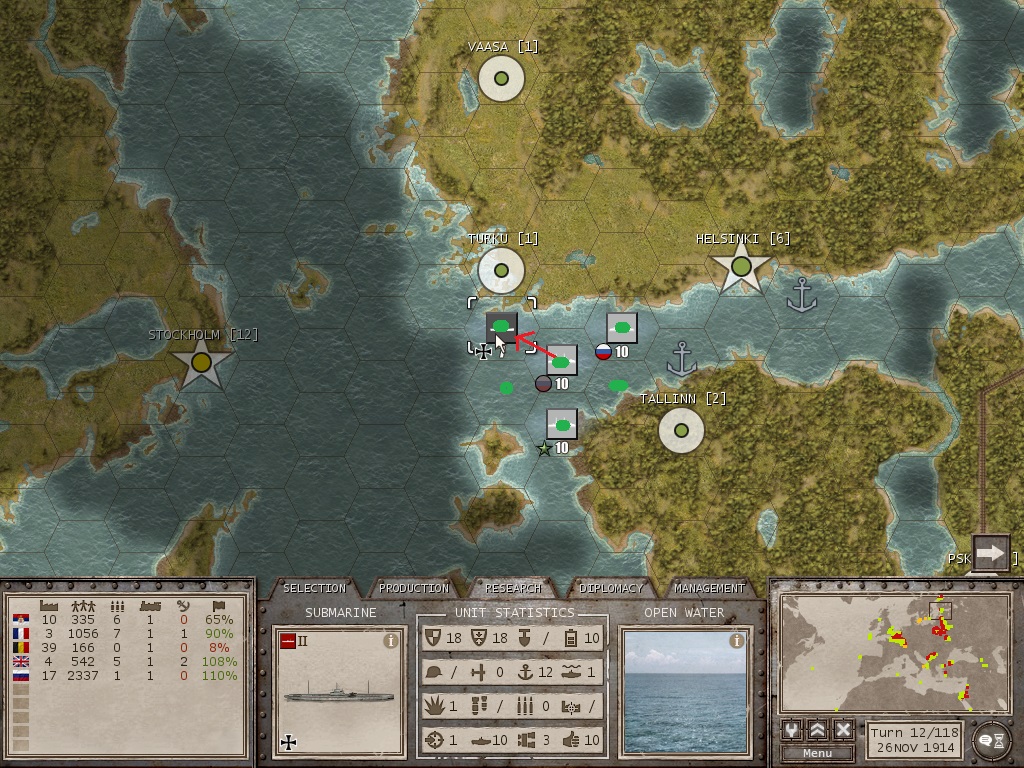Click the Open Water terrain picture

tap(684, 692)
